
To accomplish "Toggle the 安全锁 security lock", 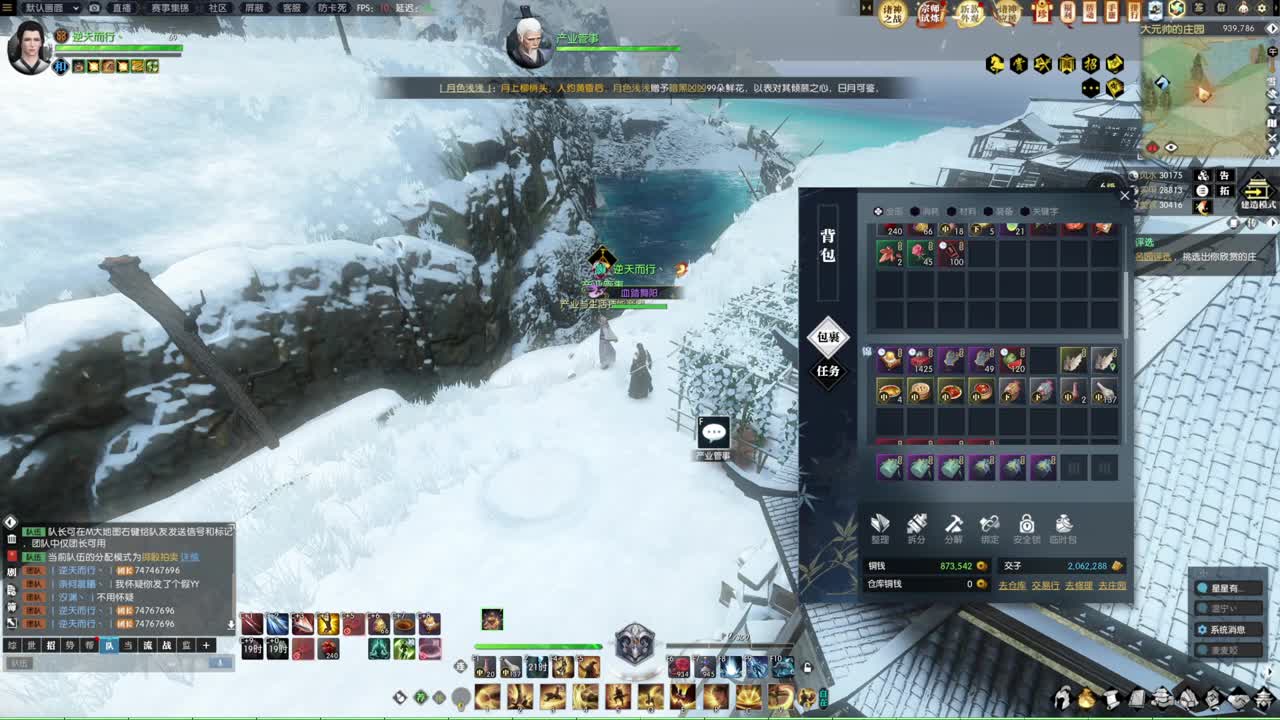I will (1026, 528).
